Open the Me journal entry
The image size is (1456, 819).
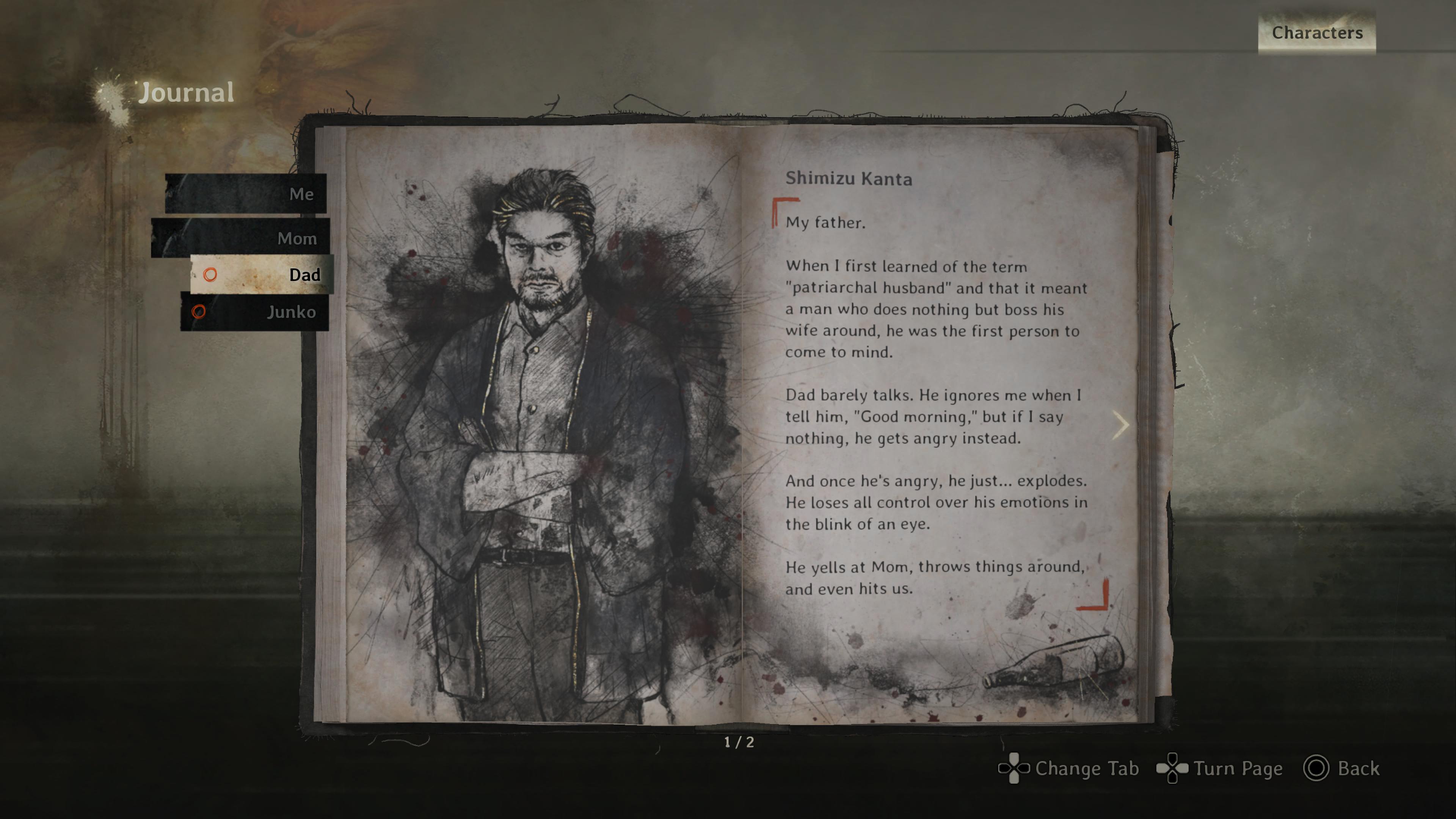(246, 194)
